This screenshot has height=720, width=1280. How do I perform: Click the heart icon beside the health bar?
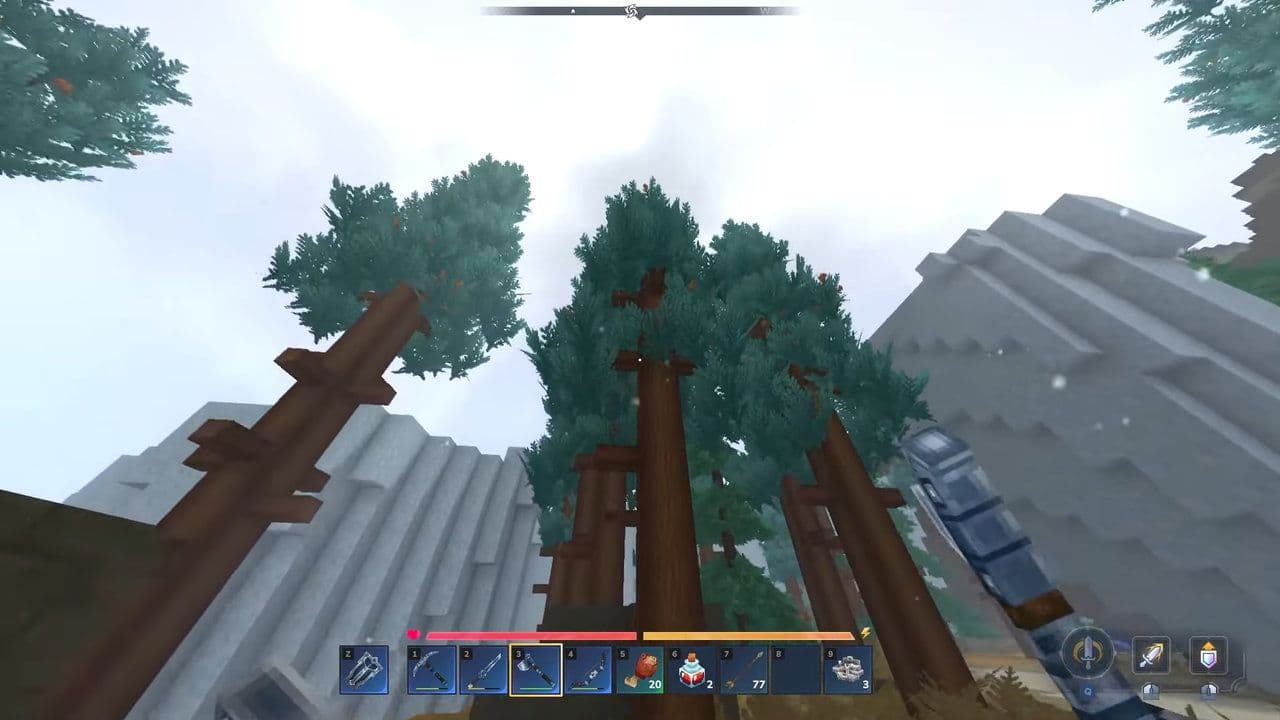tap(413, 633)
